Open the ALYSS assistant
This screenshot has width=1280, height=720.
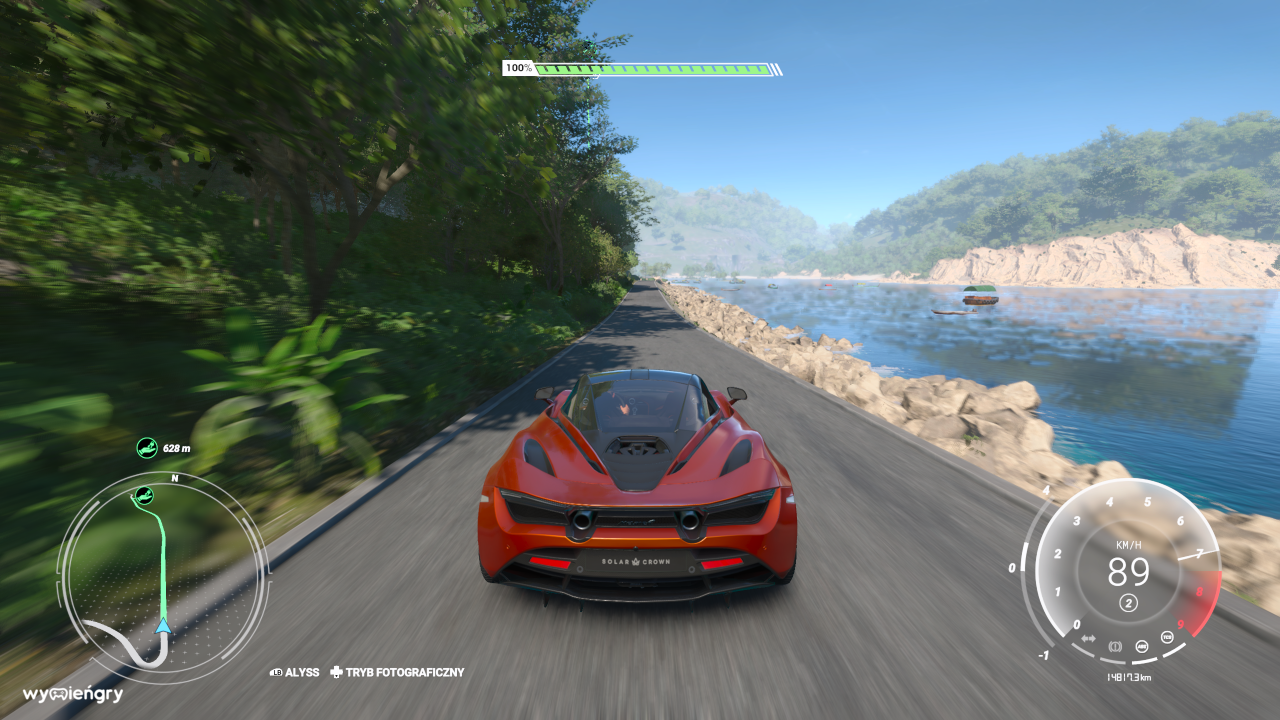pyautogui.click(x=294, y=673)
